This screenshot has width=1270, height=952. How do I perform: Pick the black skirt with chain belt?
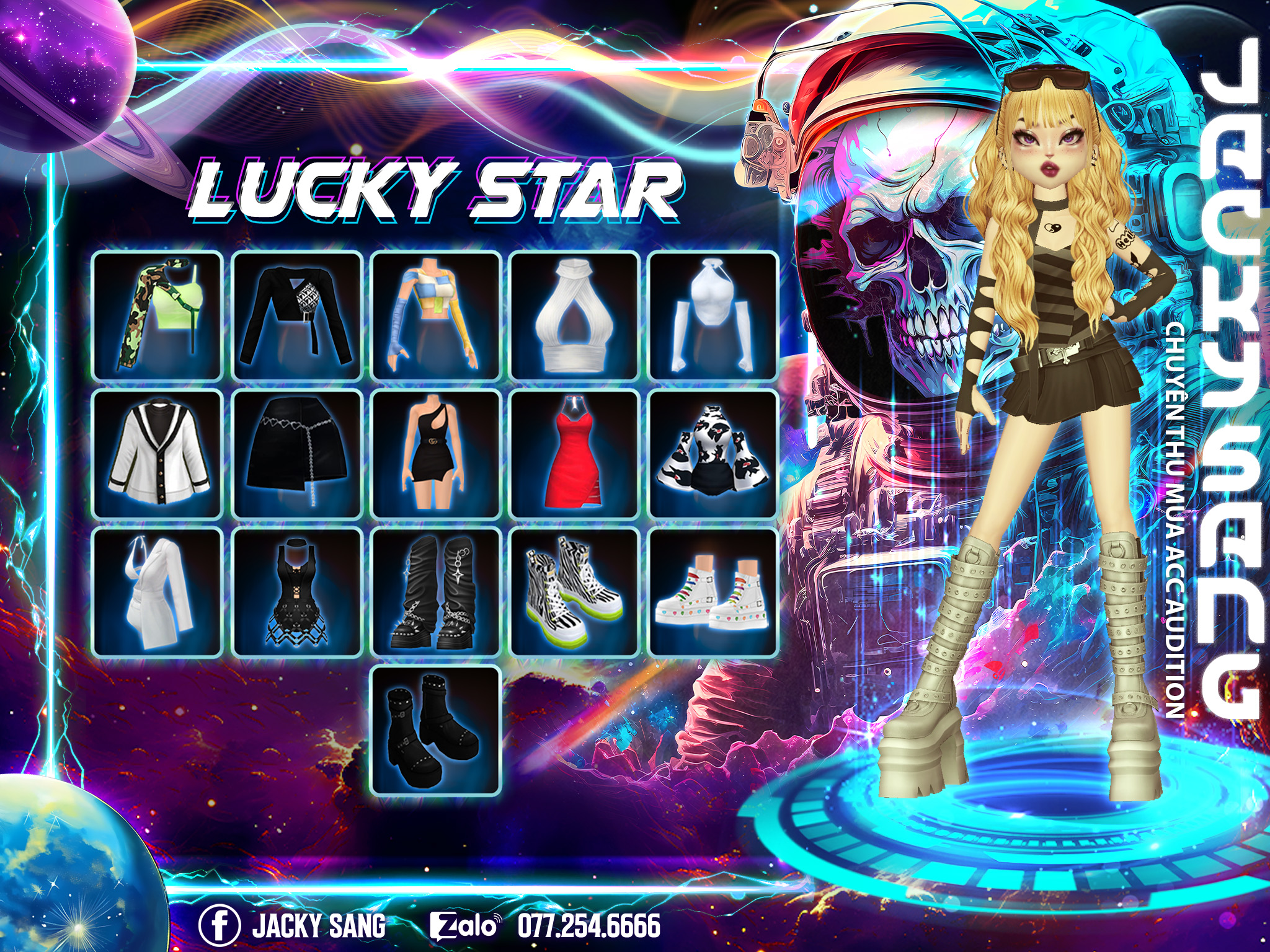coord(296,454)
